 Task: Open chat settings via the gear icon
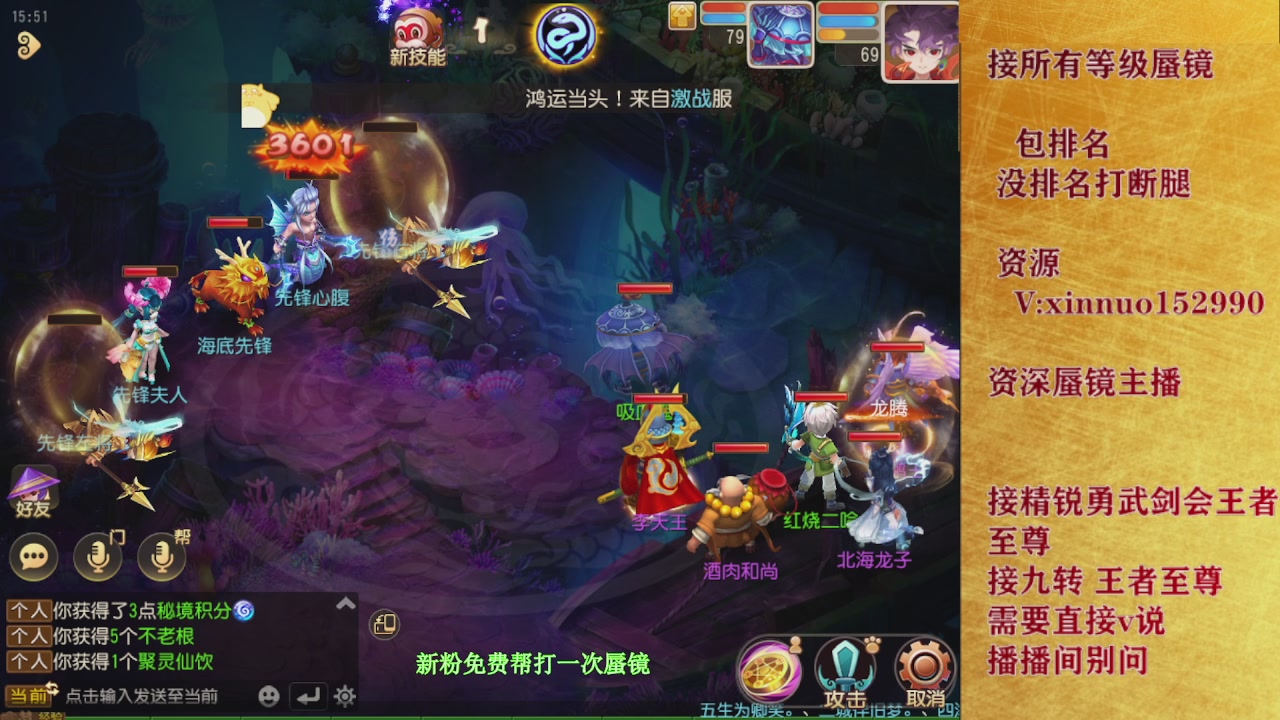[344, 695]
